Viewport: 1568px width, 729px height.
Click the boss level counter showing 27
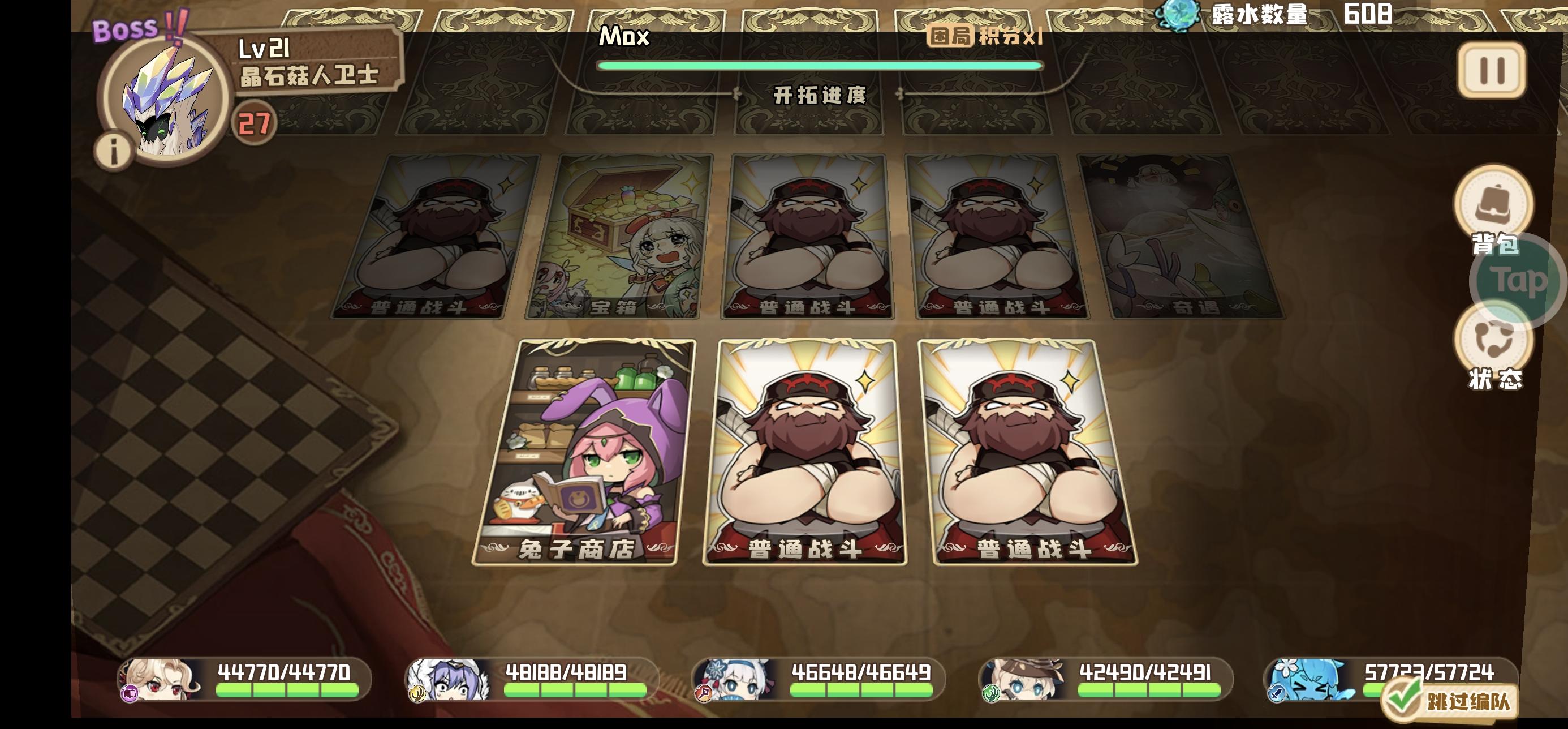(255, 122)
